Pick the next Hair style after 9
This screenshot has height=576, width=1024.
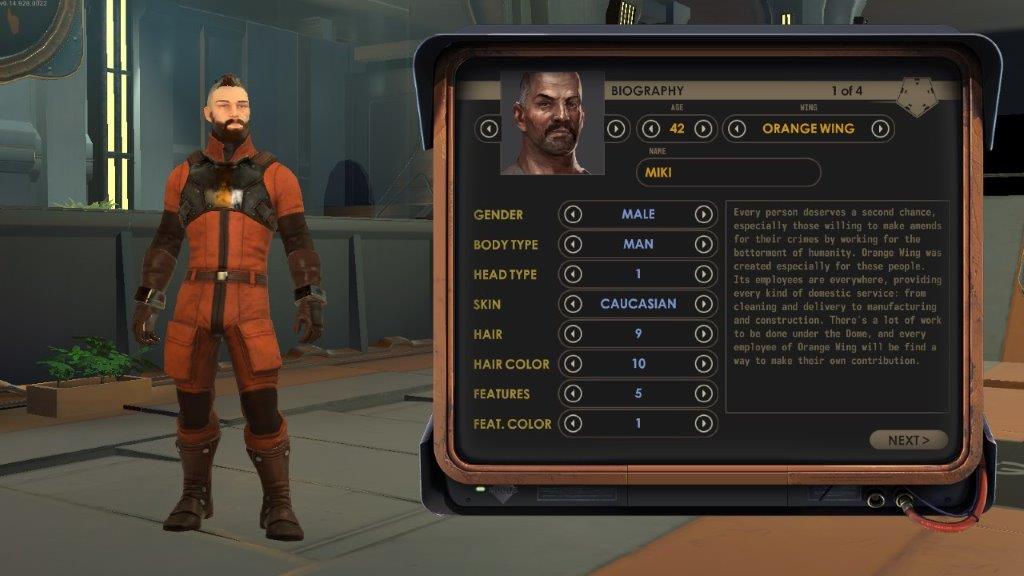point(704,334)
